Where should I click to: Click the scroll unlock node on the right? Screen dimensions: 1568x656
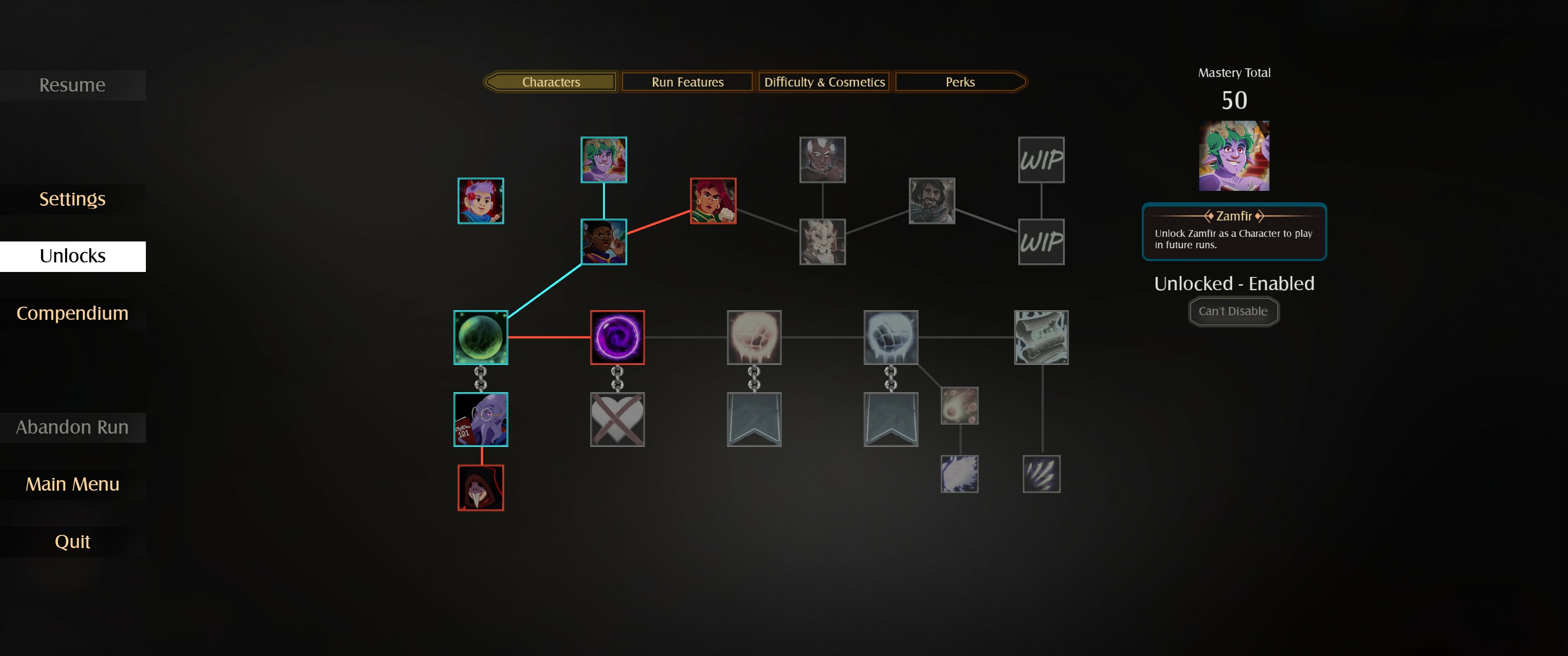click(1041, 337)
